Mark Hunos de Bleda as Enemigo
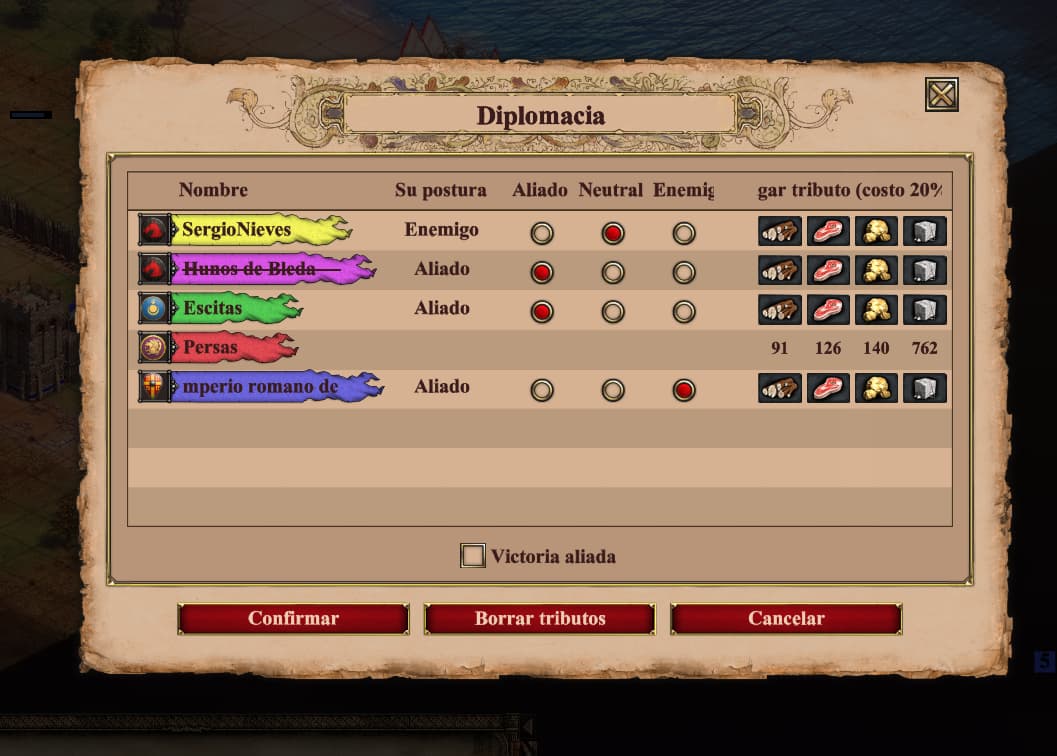 (x=684, y=272)
